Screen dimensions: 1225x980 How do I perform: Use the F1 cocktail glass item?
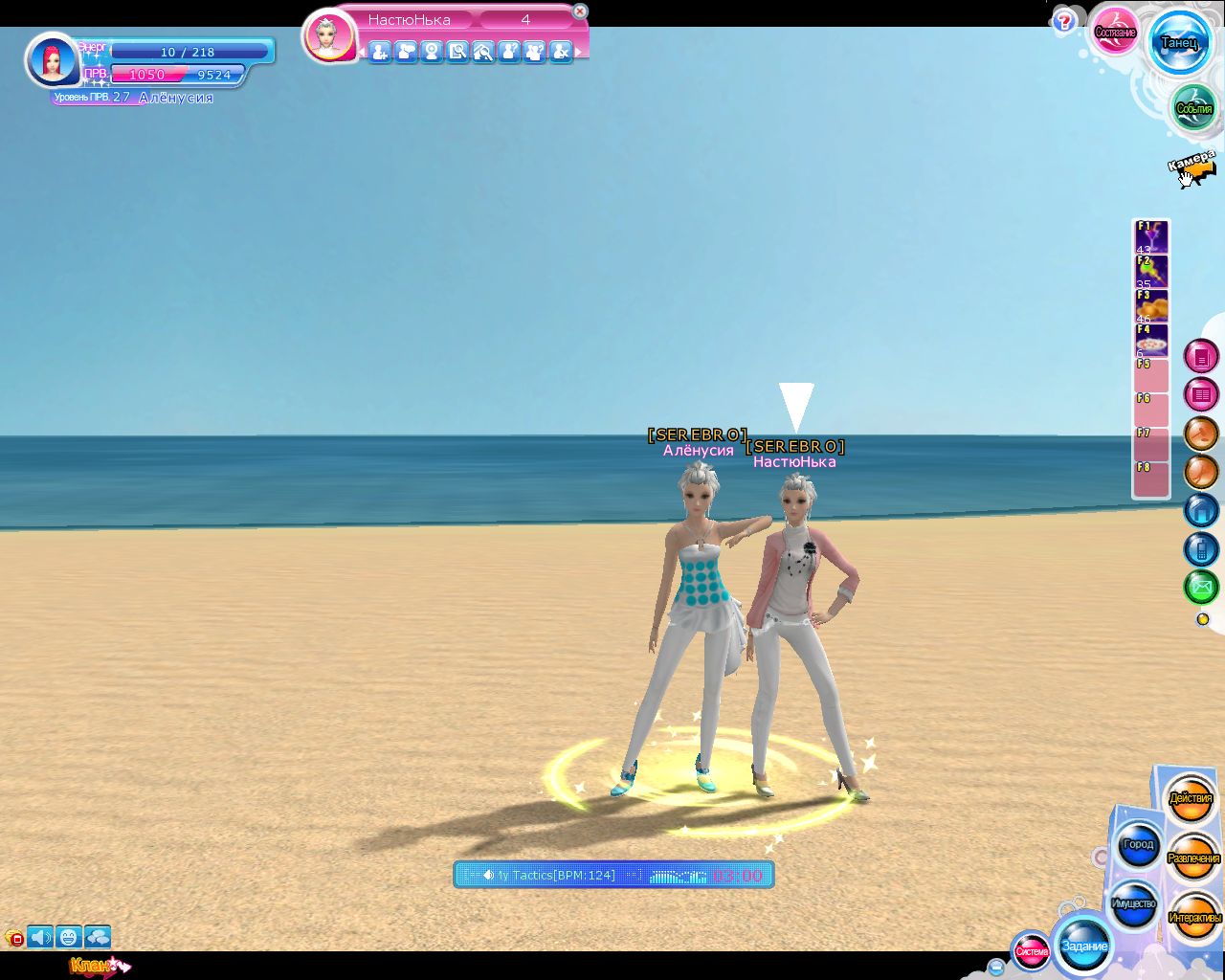(x=1151, y=237)
